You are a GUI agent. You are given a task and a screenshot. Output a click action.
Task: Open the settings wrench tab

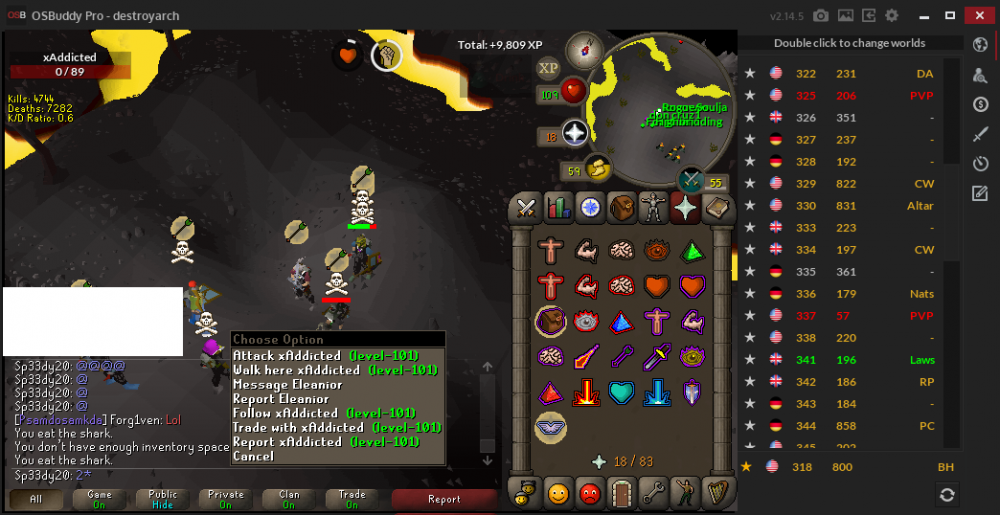[x=653, y=492]
